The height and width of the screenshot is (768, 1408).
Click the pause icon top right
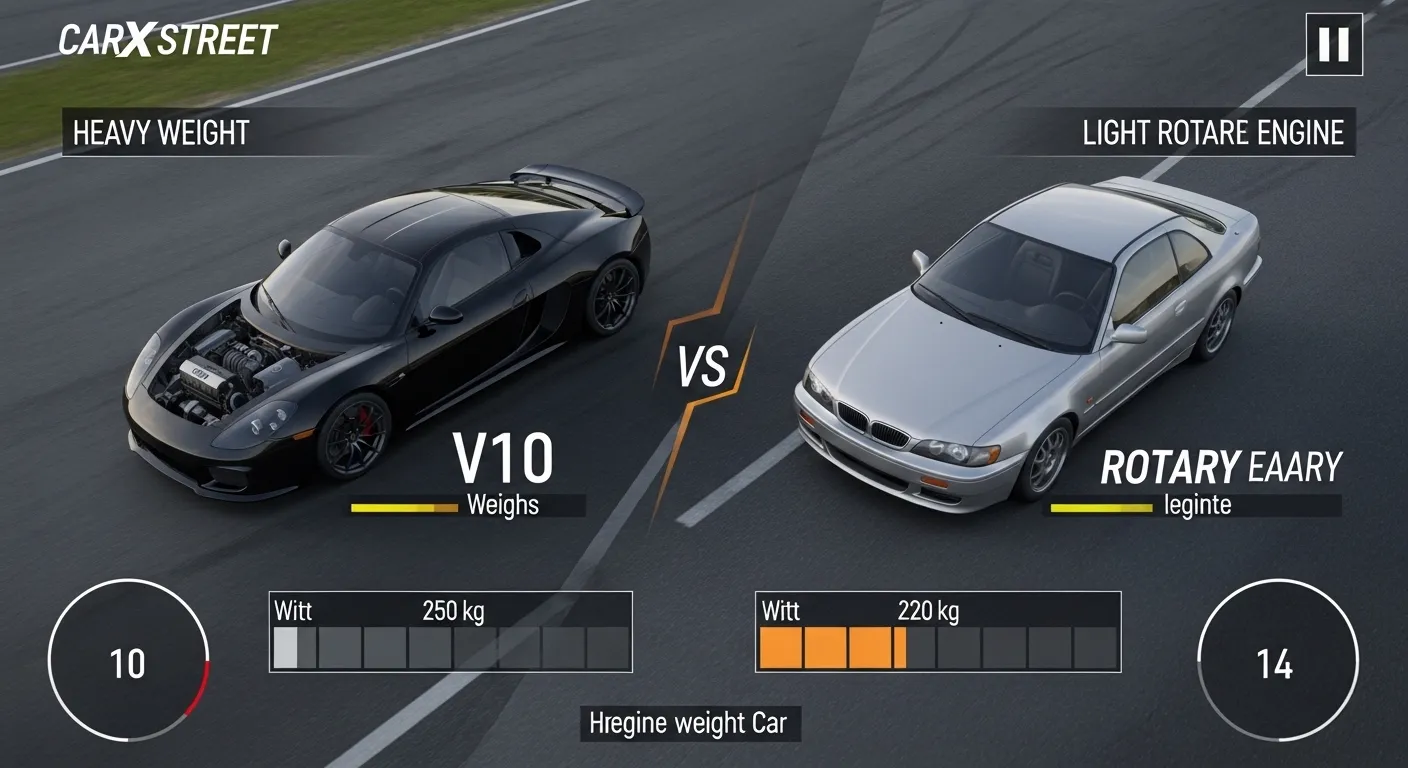pyautogui.click(x=1334, y=46)
